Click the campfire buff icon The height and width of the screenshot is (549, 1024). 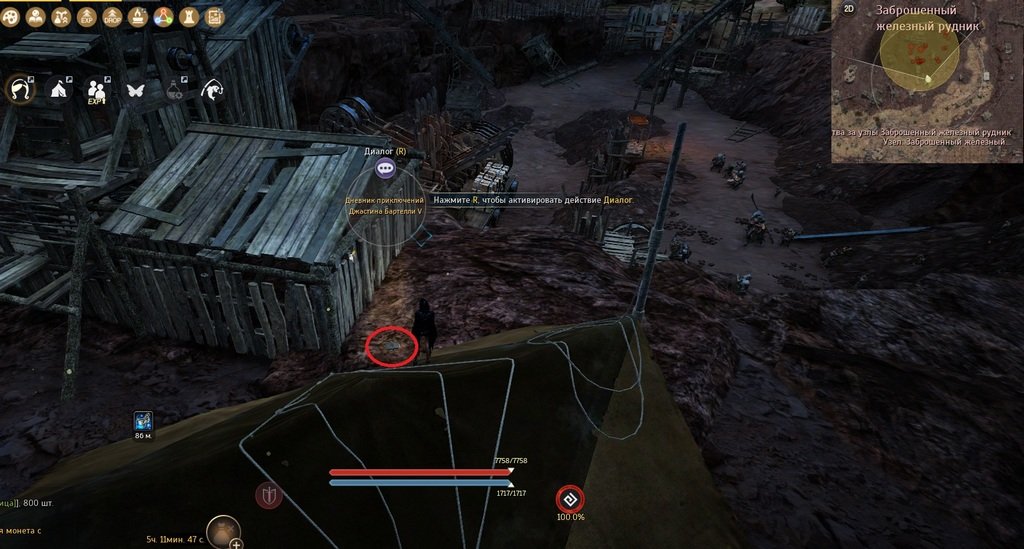point(137,17)
